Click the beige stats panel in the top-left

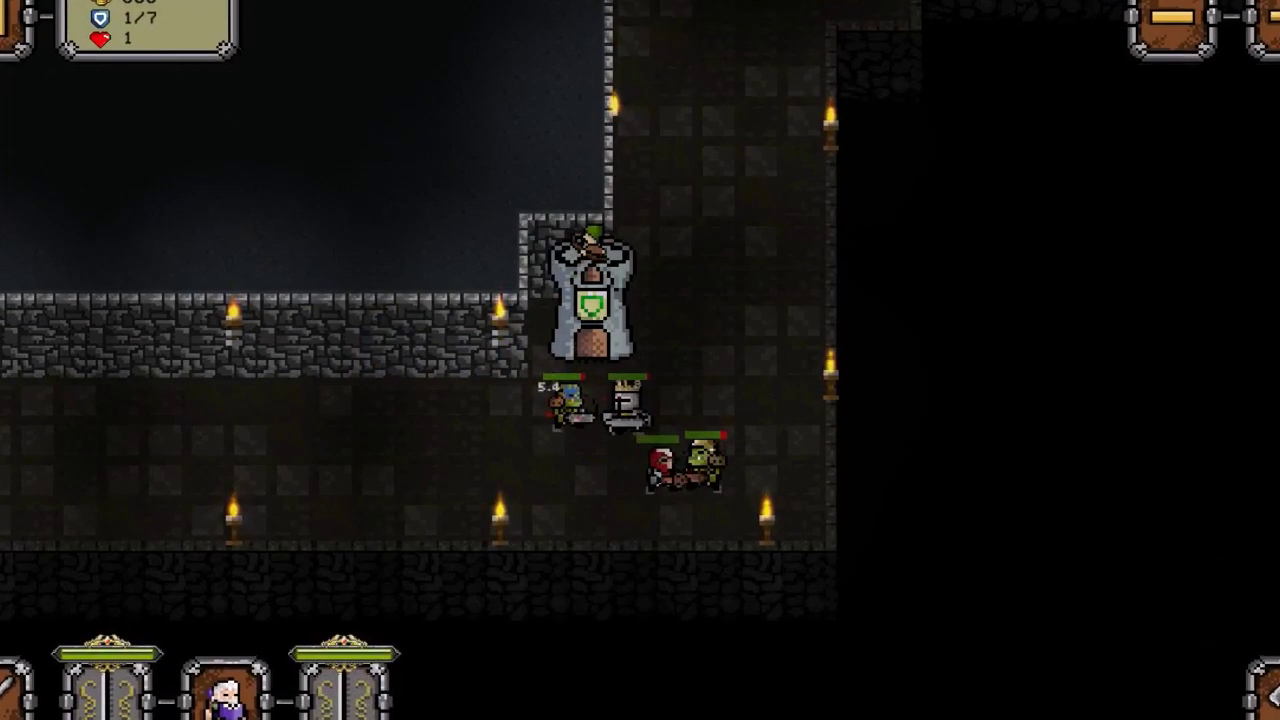tap(148, 28)
